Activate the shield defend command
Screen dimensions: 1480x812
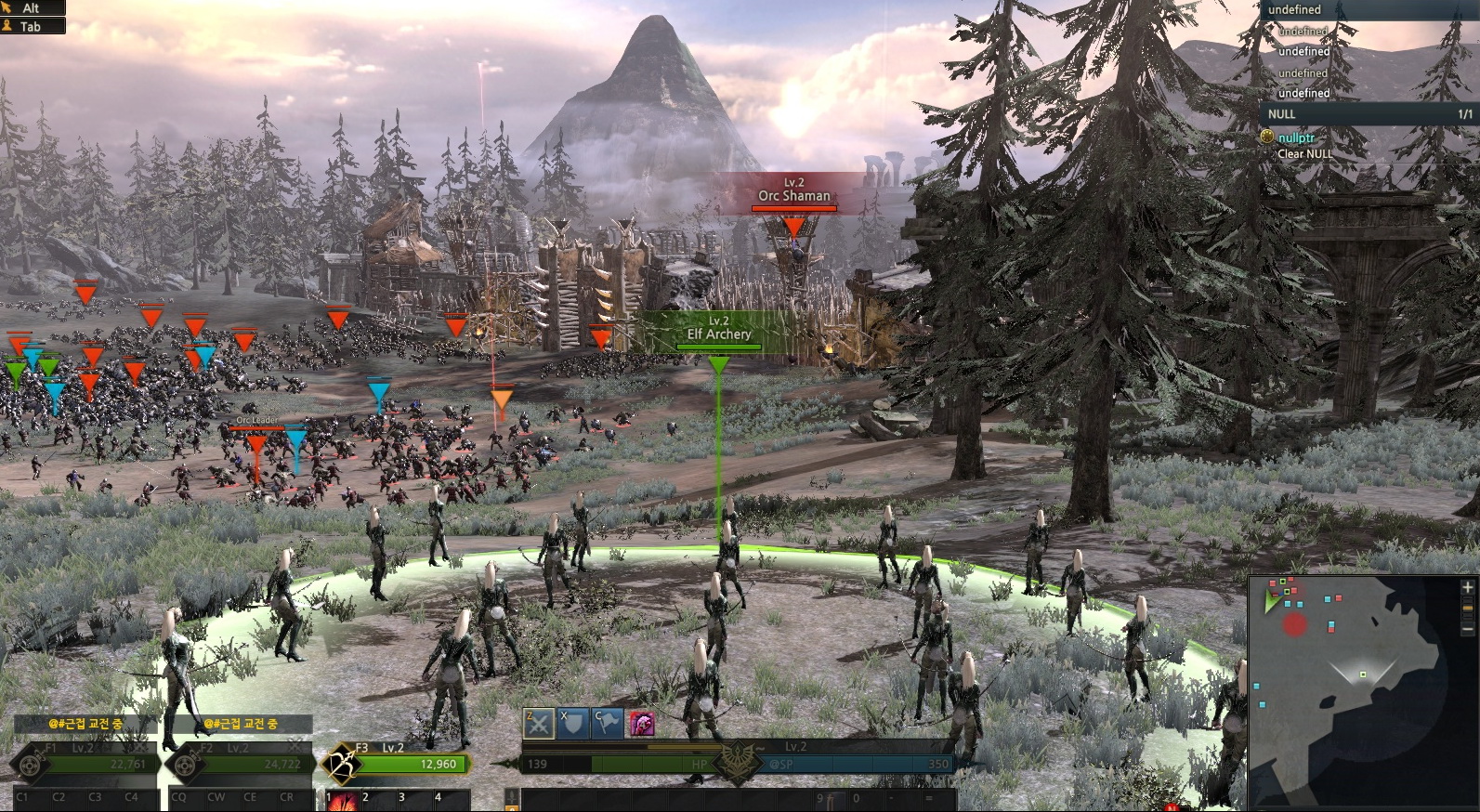pos(572,723)
